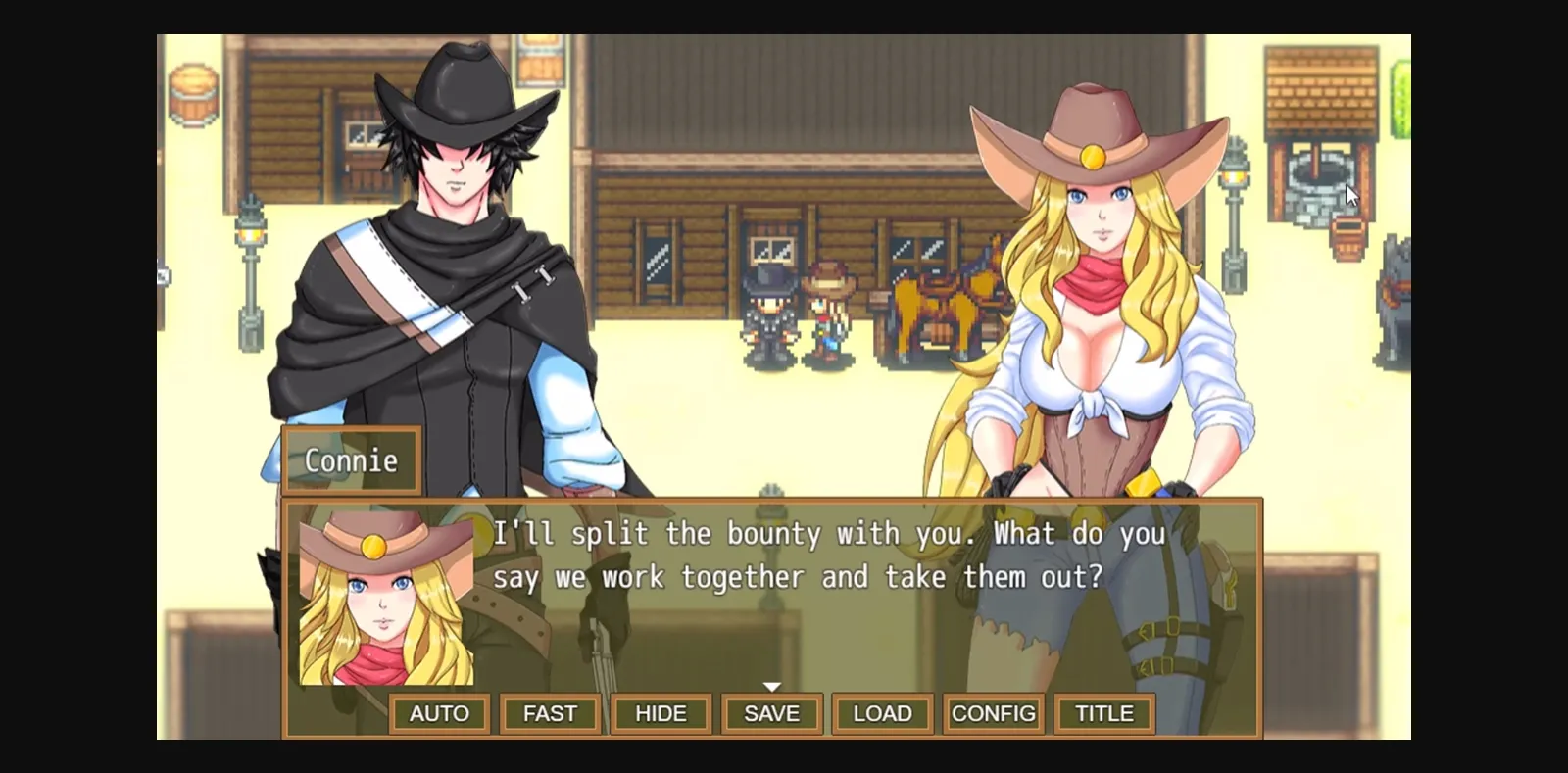Toggle FAST text skip mode
Viewport: 1568px width, 773px height.
click(x=550, y=713)
